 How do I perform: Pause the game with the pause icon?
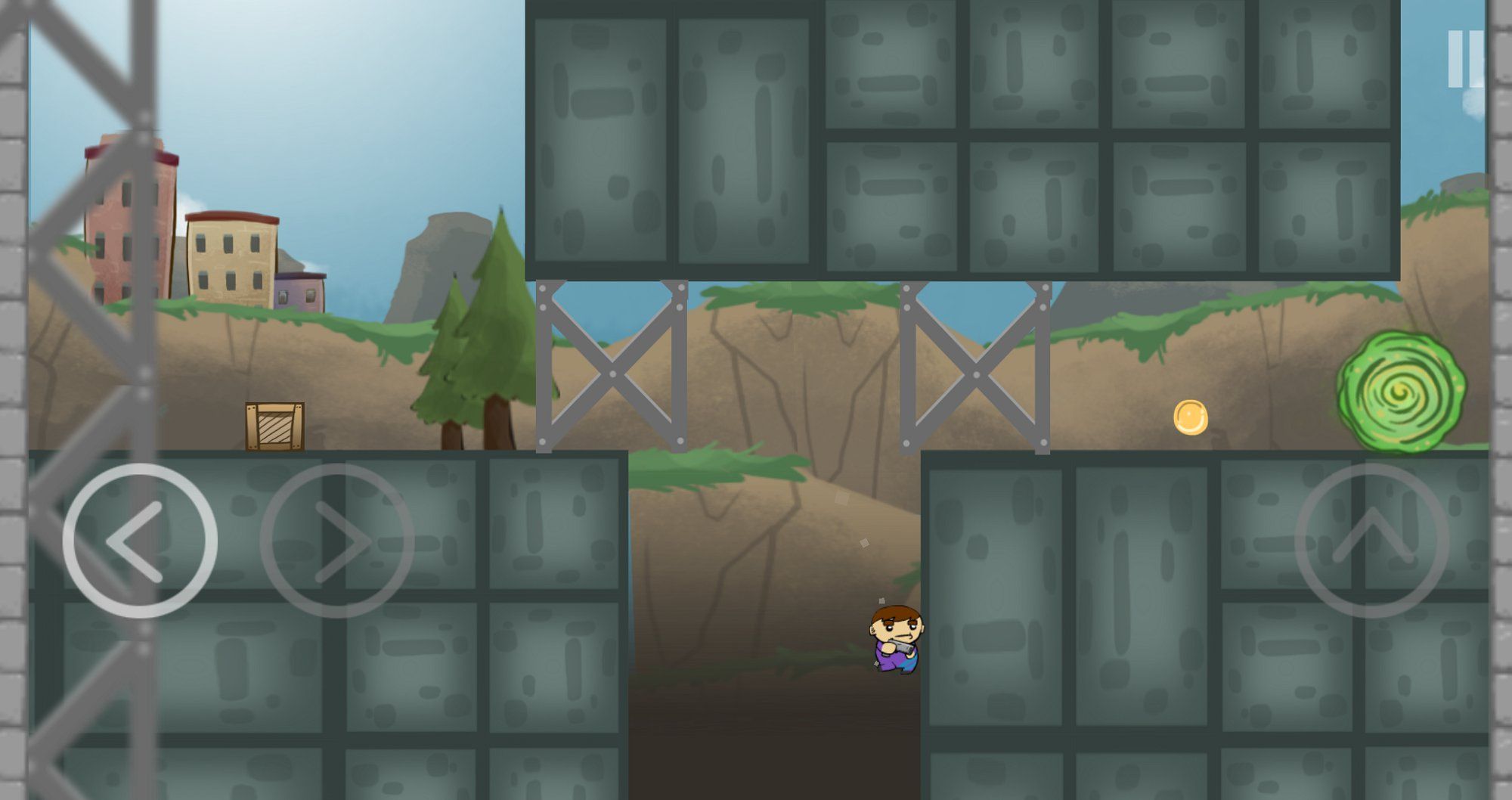coord(1465,59)
